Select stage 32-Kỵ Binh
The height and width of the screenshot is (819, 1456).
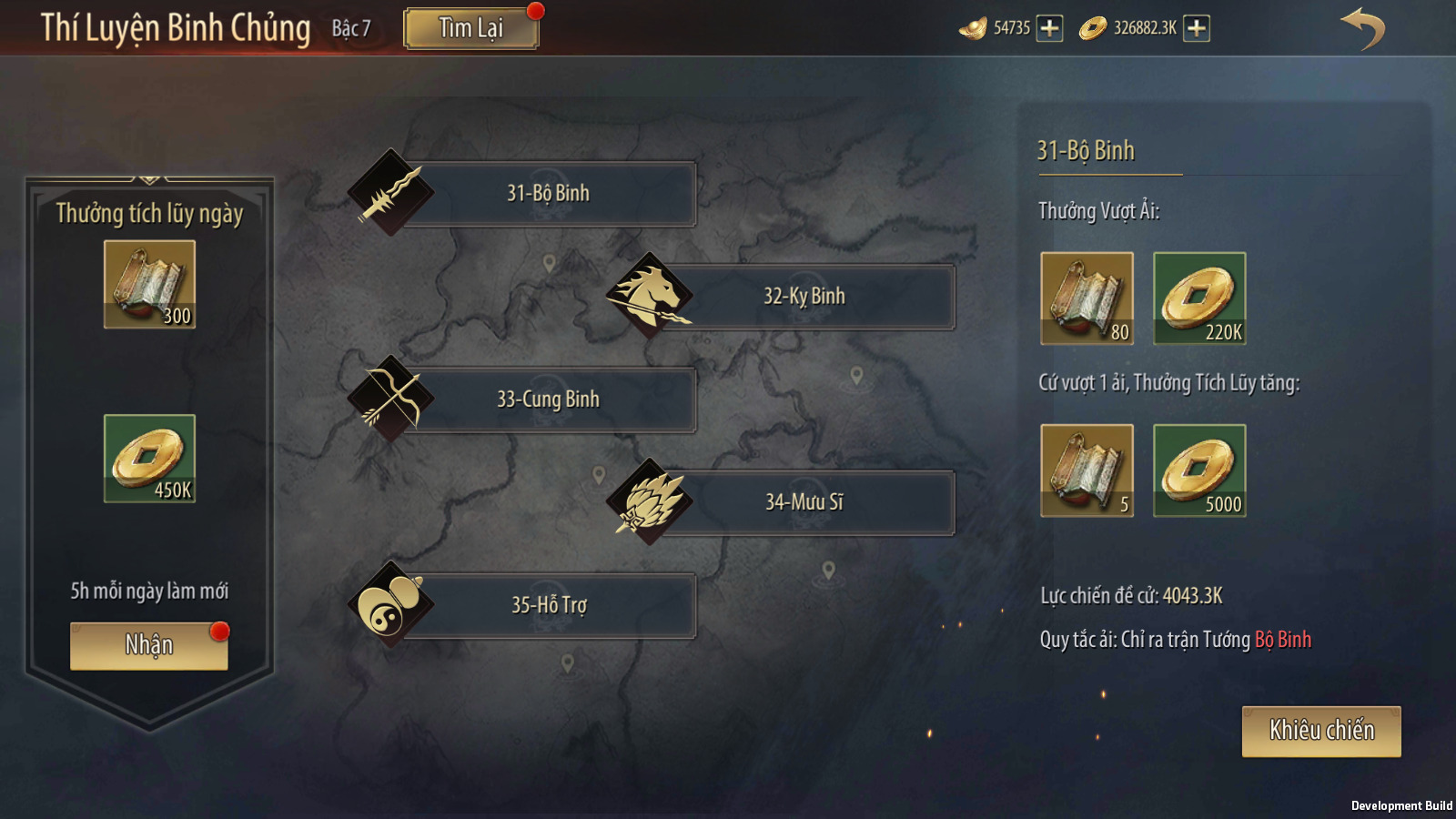[804, 297]
